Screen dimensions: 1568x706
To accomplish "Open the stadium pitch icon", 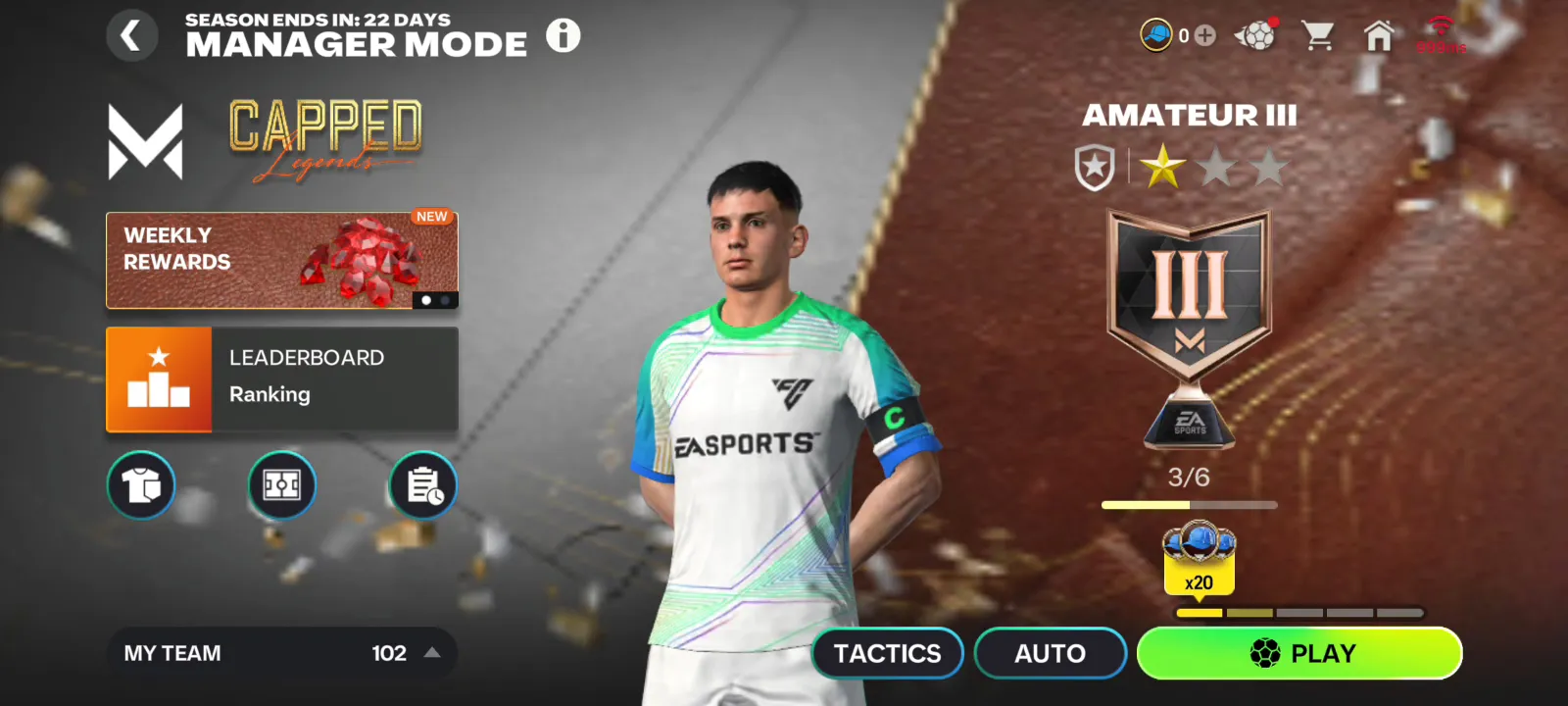I will pyautogui.click(x=281, y=485).
